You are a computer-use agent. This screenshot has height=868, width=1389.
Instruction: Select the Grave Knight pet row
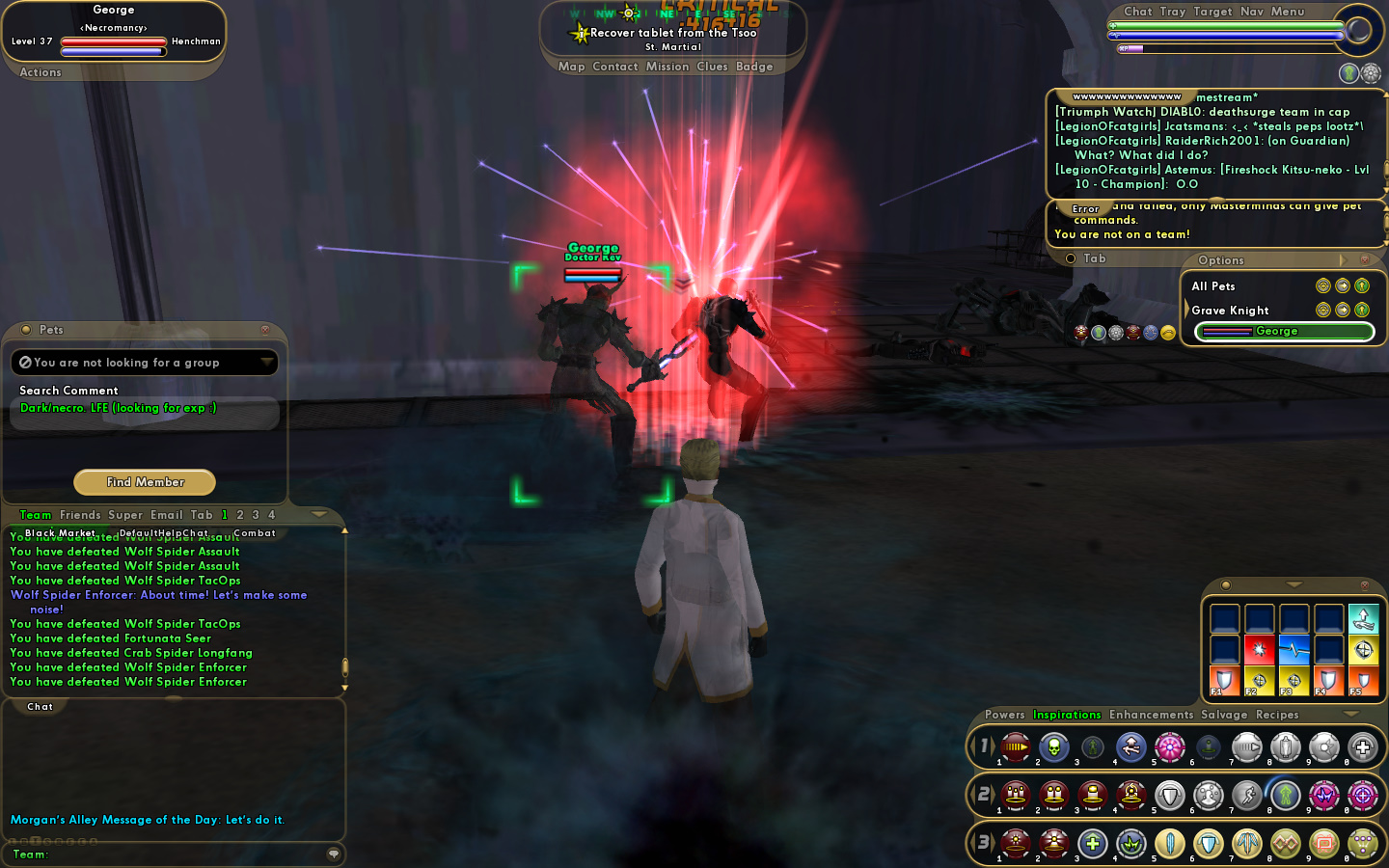click(1230, 311)
